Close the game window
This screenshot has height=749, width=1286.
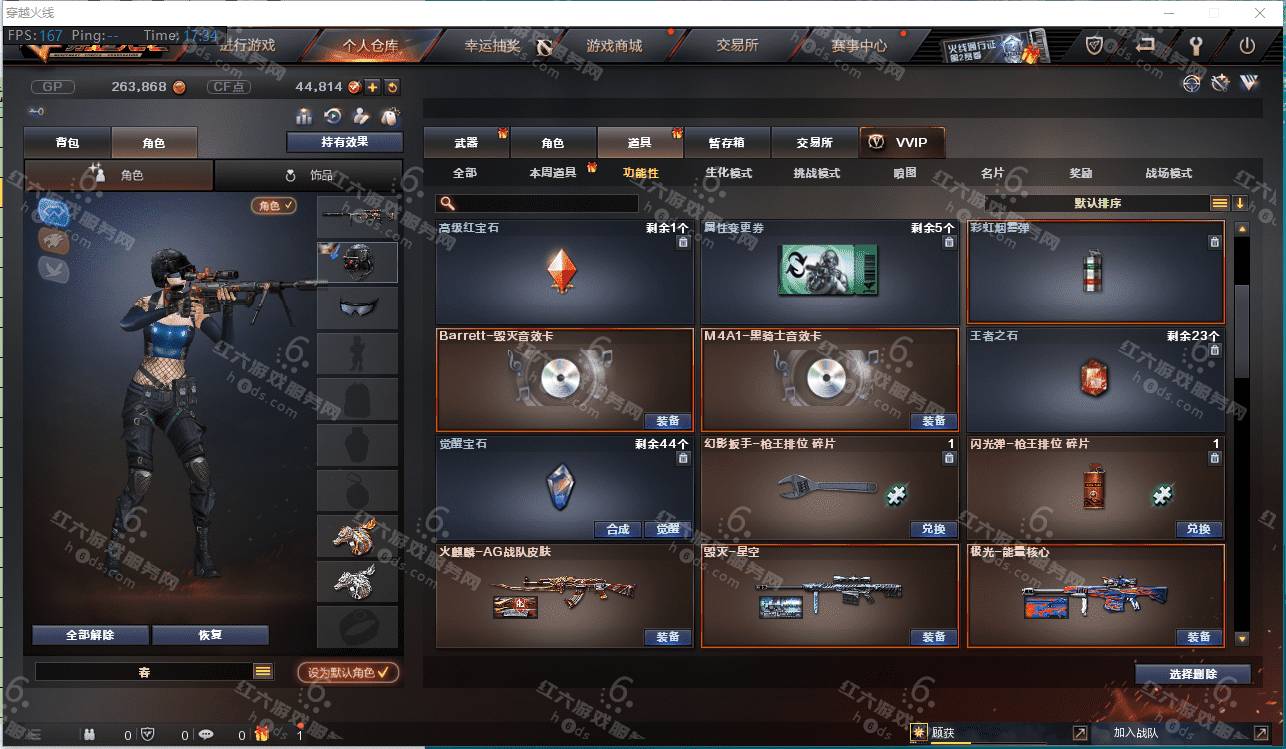[1258, 13]
